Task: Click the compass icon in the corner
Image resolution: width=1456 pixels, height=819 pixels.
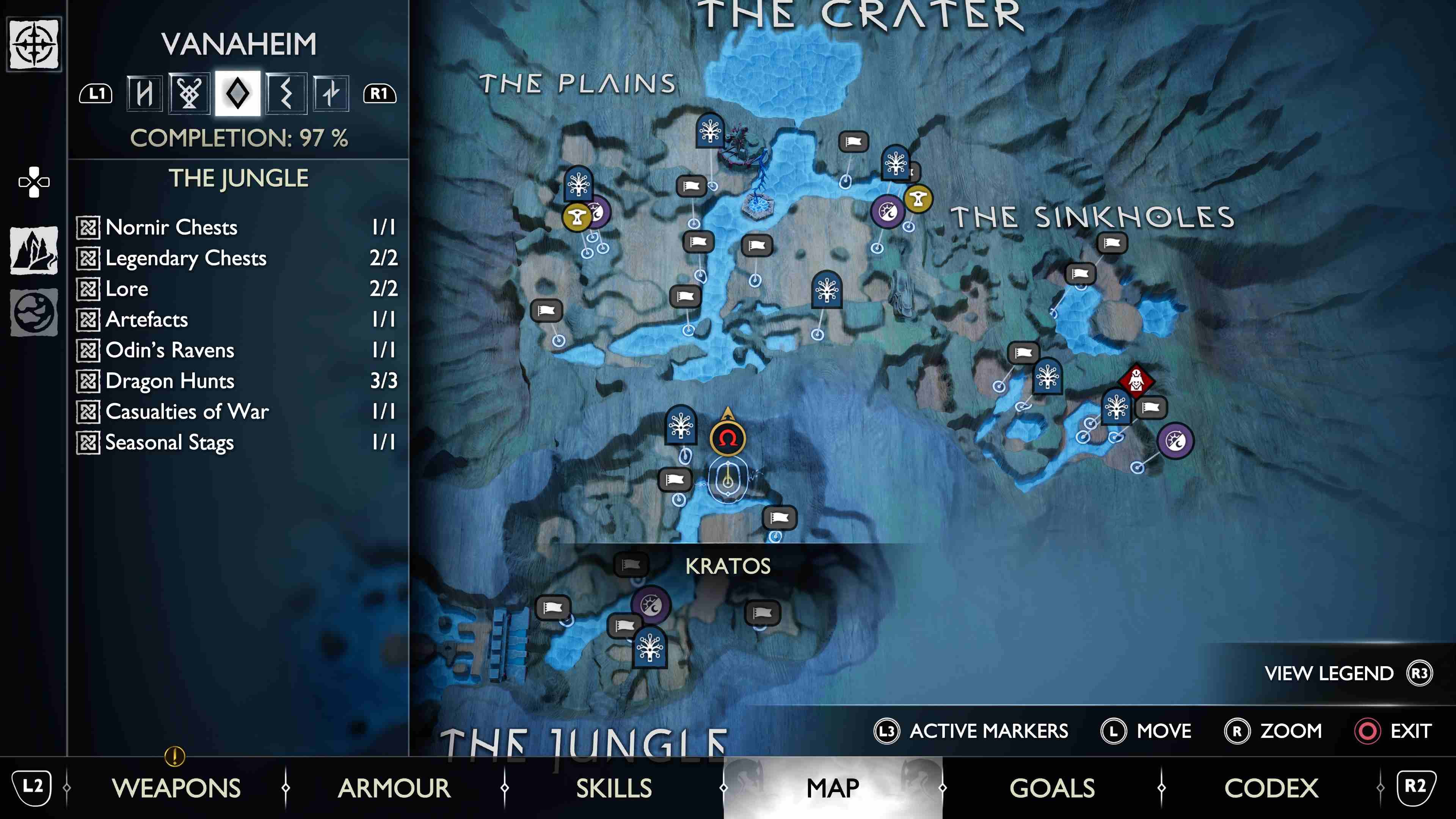Action: (34, 44)
